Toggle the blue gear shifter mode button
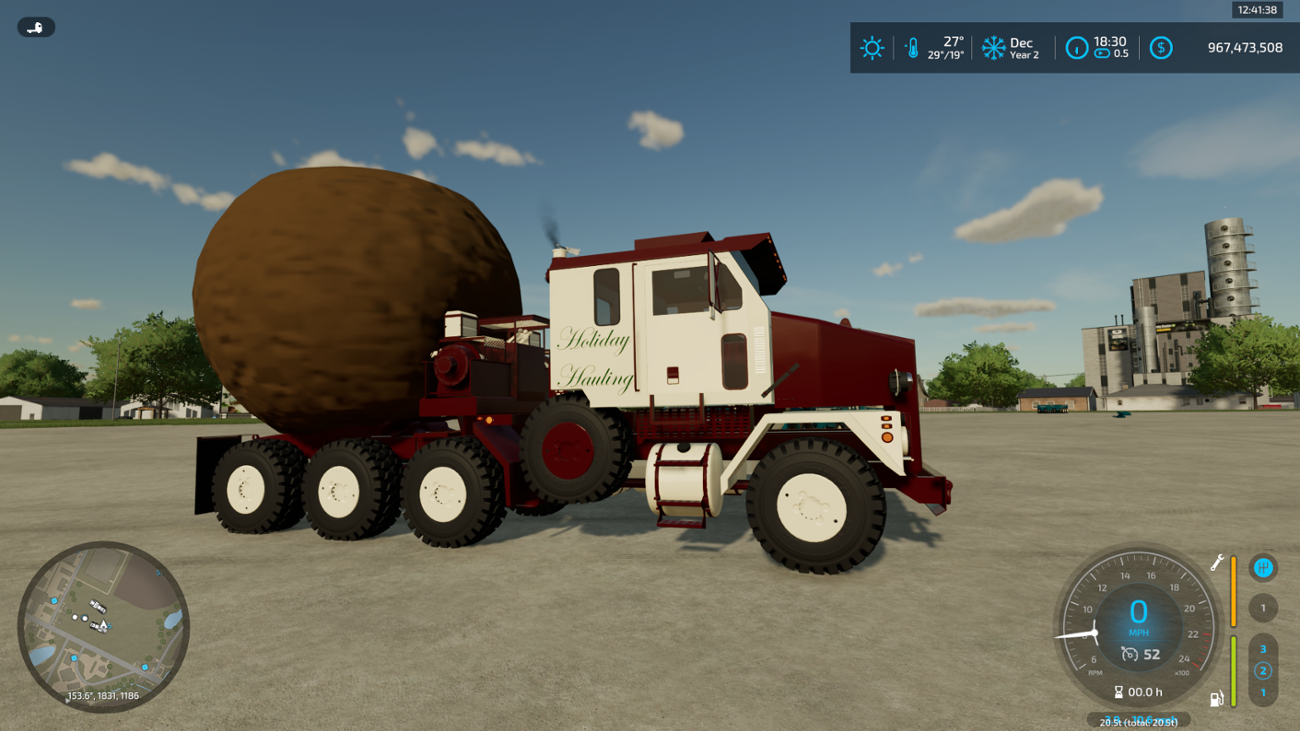The height and width of the screenshot is (731, 1300). coord(1262,569)
